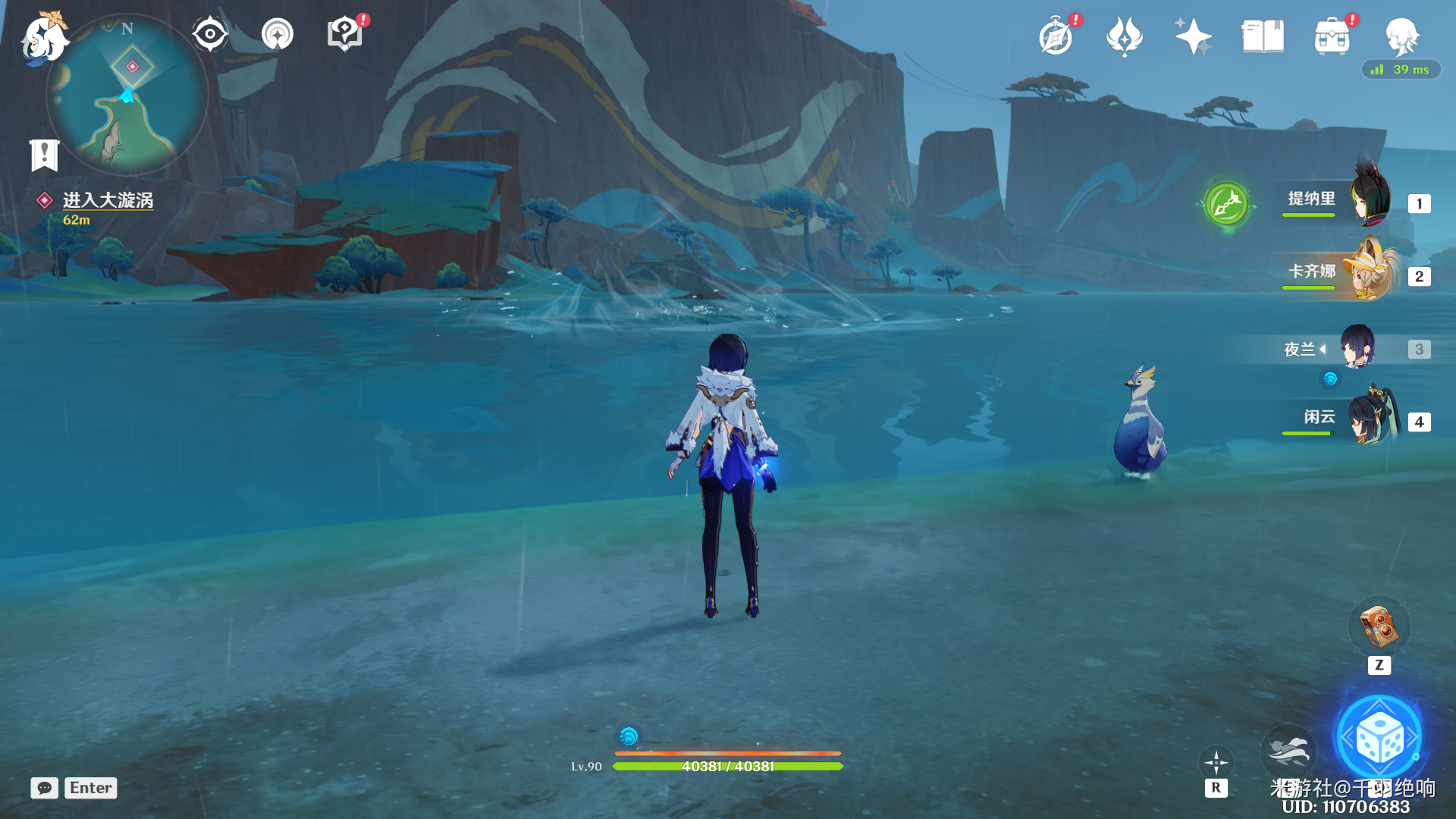Open the chat box

click(x=45, y=788)
